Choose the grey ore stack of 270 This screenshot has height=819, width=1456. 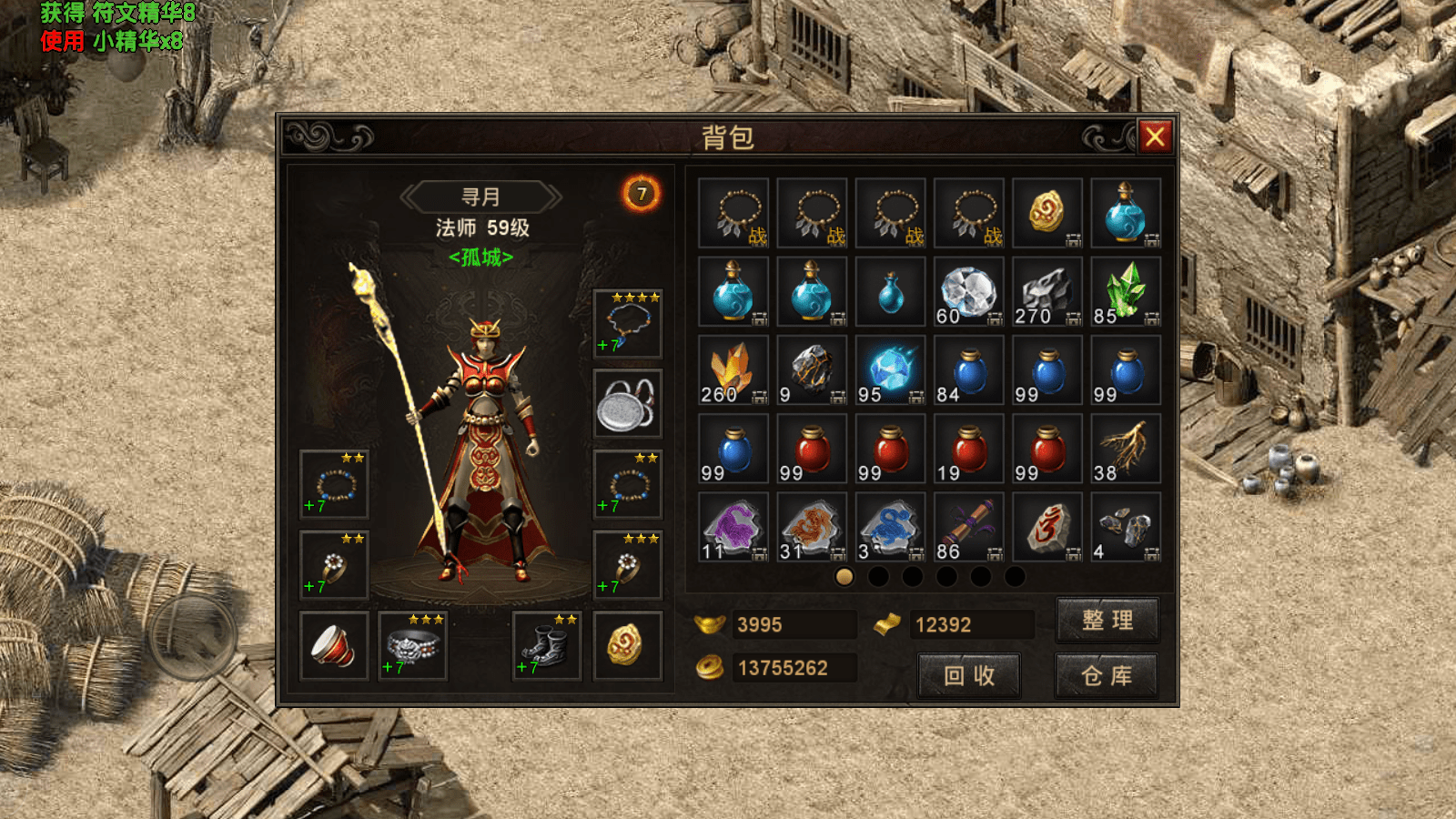click(1046, 292)
